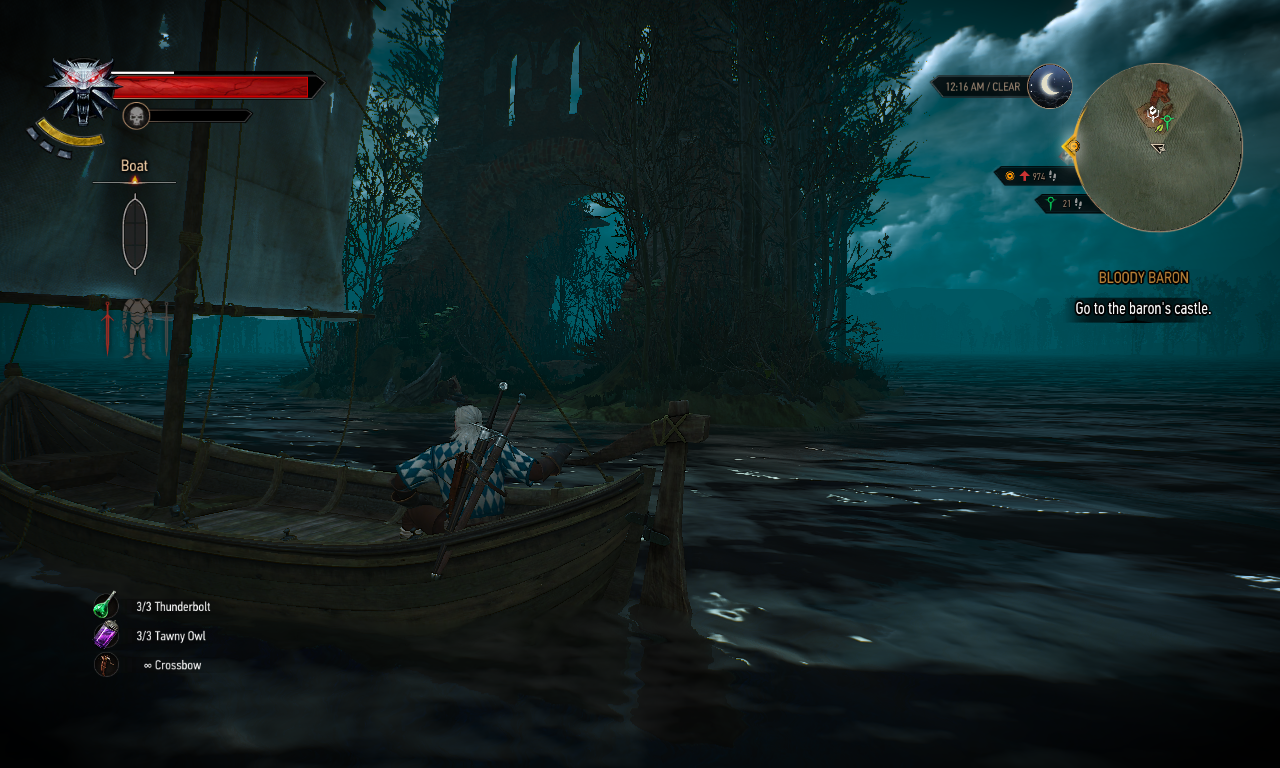Click the crescent moon time icon
1280x768 pixels.
pos(1050,86)
